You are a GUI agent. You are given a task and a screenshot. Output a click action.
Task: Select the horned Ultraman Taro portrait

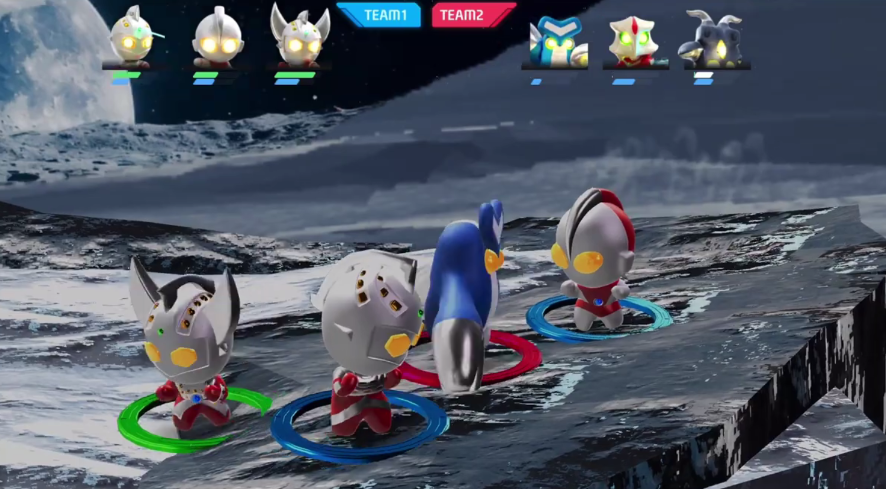pos(299,36)
